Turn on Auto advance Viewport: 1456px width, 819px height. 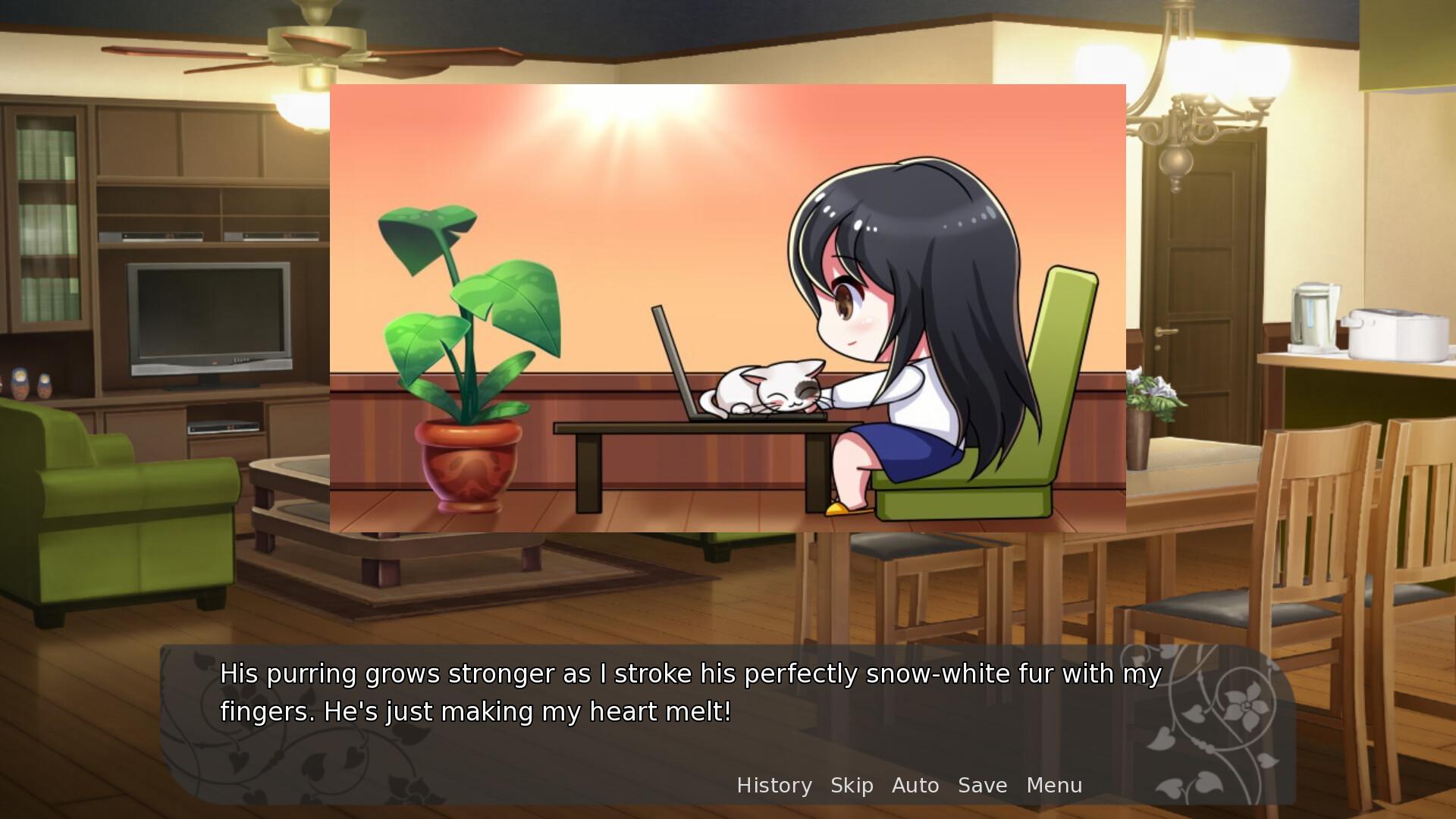pyautogui.click(x=915, y=786)
